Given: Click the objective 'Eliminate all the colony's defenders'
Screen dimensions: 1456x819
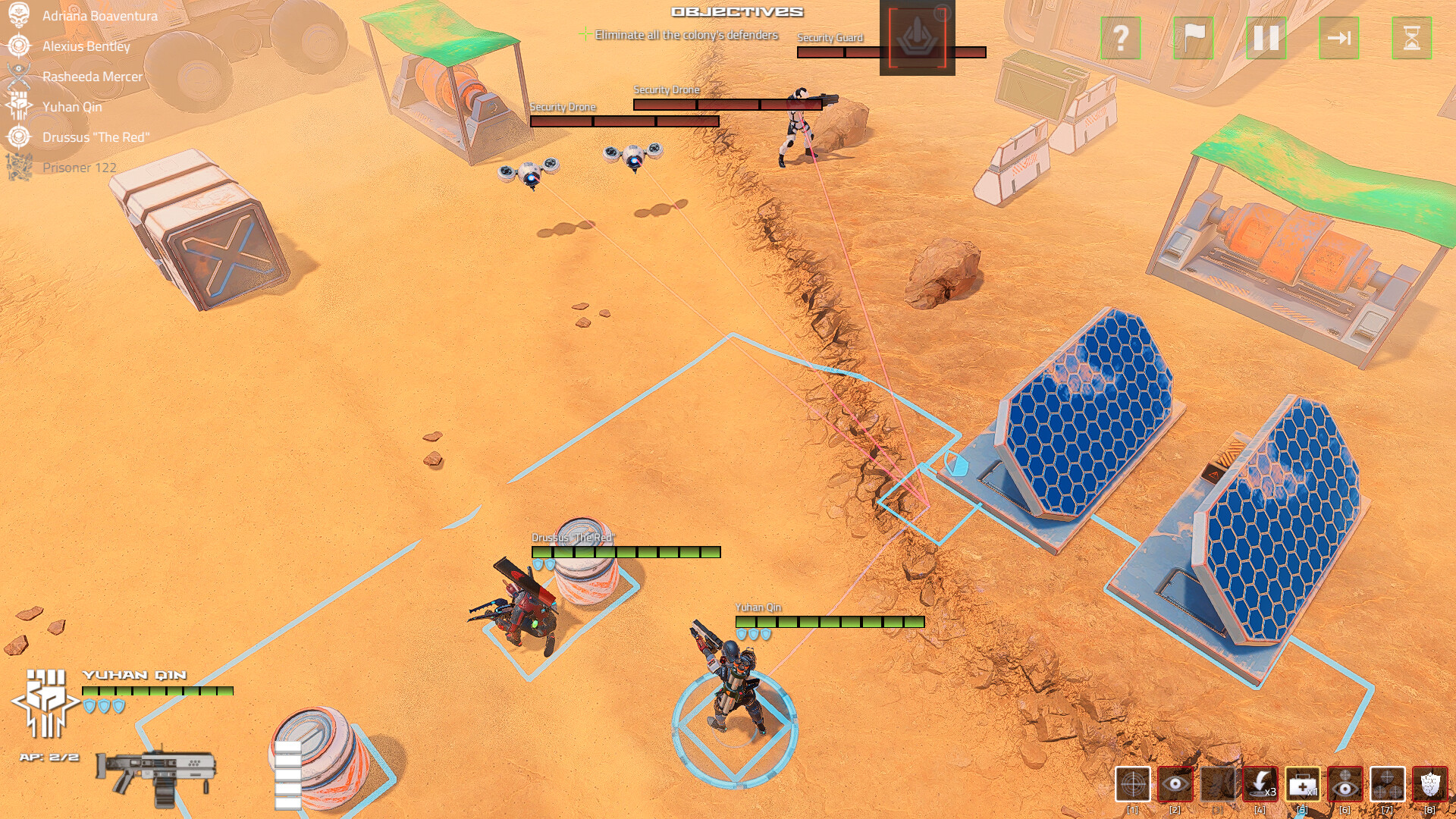Looking at the screenshot, I should click(686, 34).
